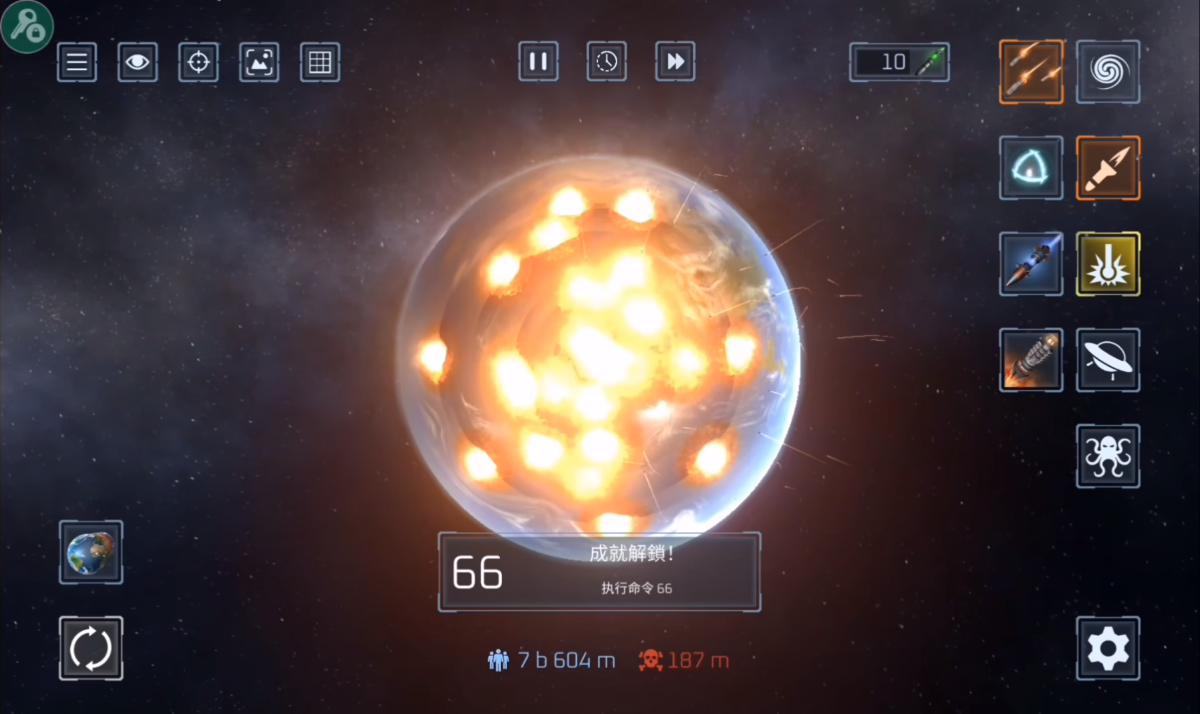Screen dimensions: 1200x714
Task: Activate the crosshair targeting button
Action: click(x=198, y=63)
